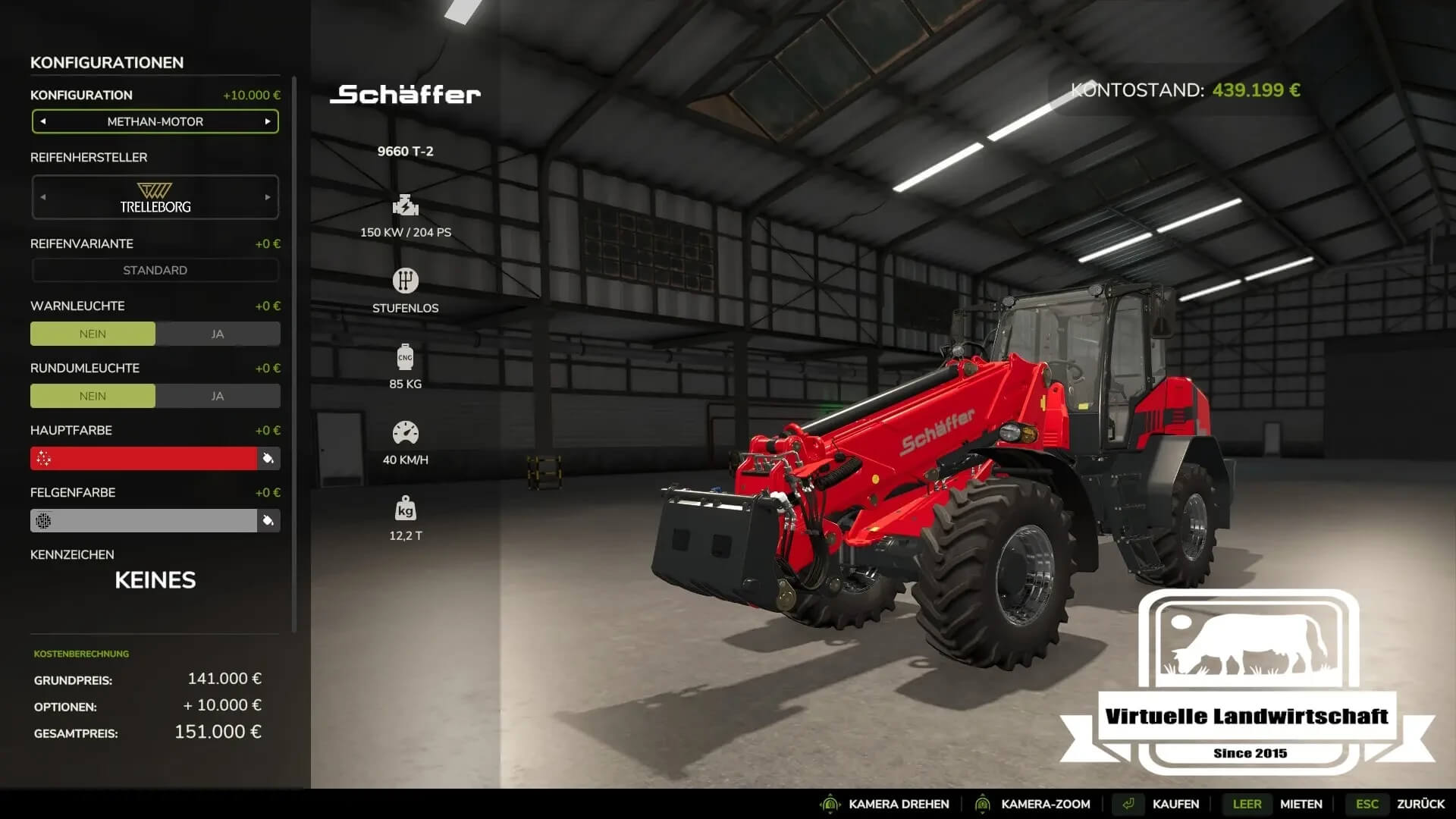Set Rundumleuchte to Nein
Image resolution: width=1456 pixels, height=819 pixels.
[x=93, y=396]
